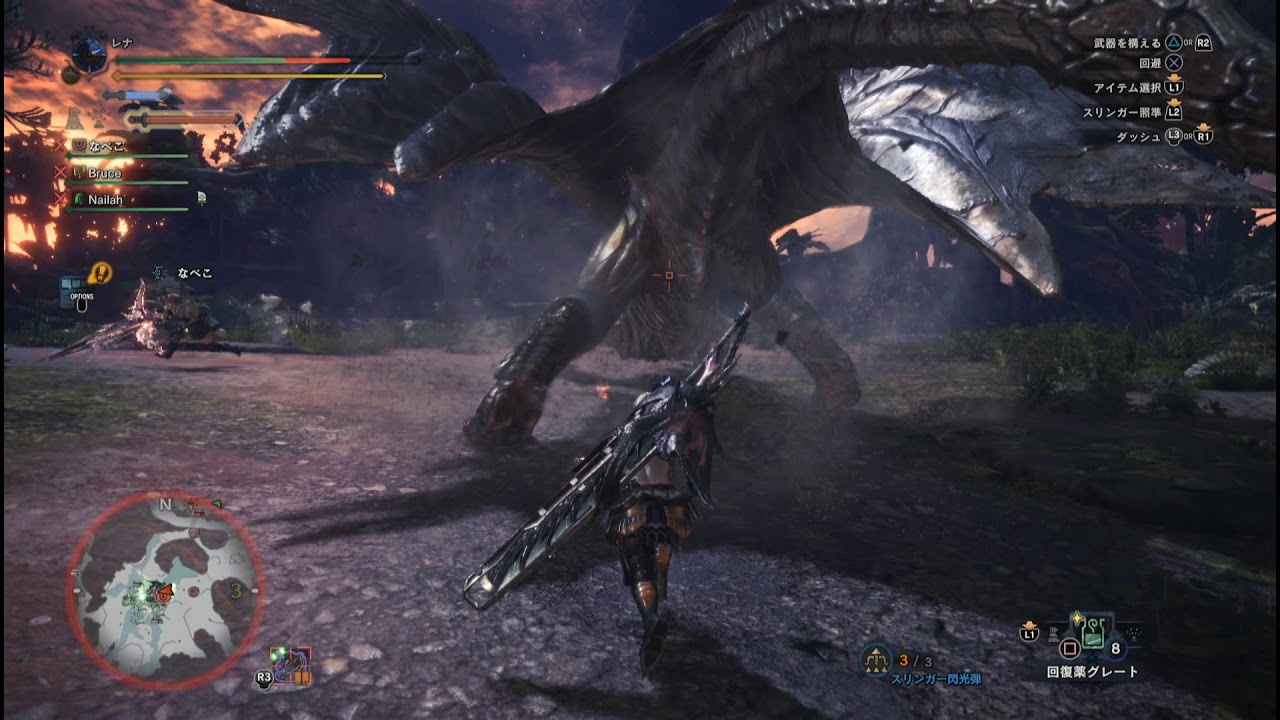1280x720 pixels.
Task: Click Bruce's party member portrait icon
Action: click(x=78, y=172)
